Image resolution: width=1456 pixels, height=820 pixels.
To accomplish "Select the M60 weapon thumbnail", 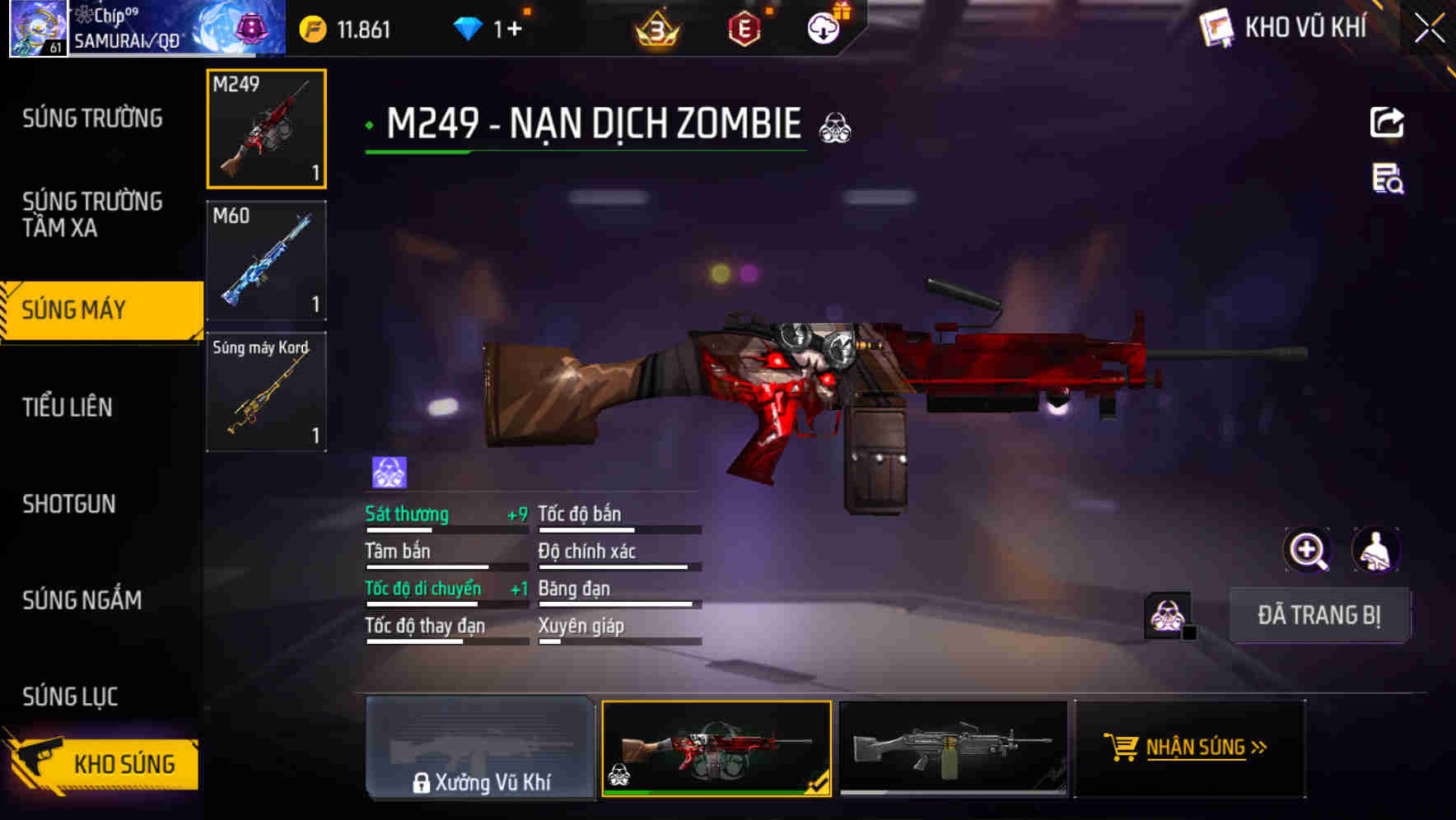I will [266, 259].
